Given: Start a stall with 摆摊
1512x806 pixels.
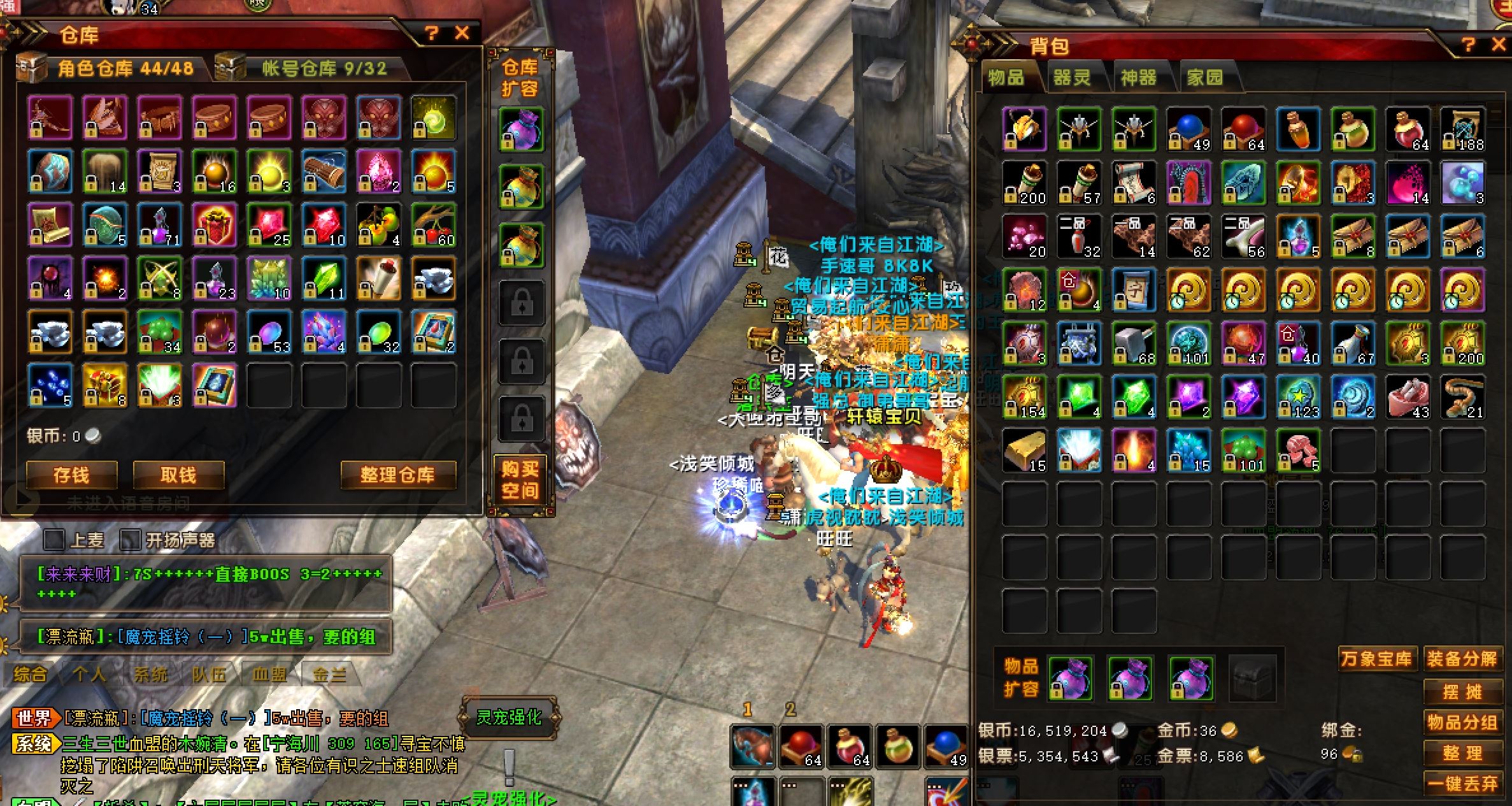Looking at the screenshot, I should pyautogui.click(x=1461, y=691).
